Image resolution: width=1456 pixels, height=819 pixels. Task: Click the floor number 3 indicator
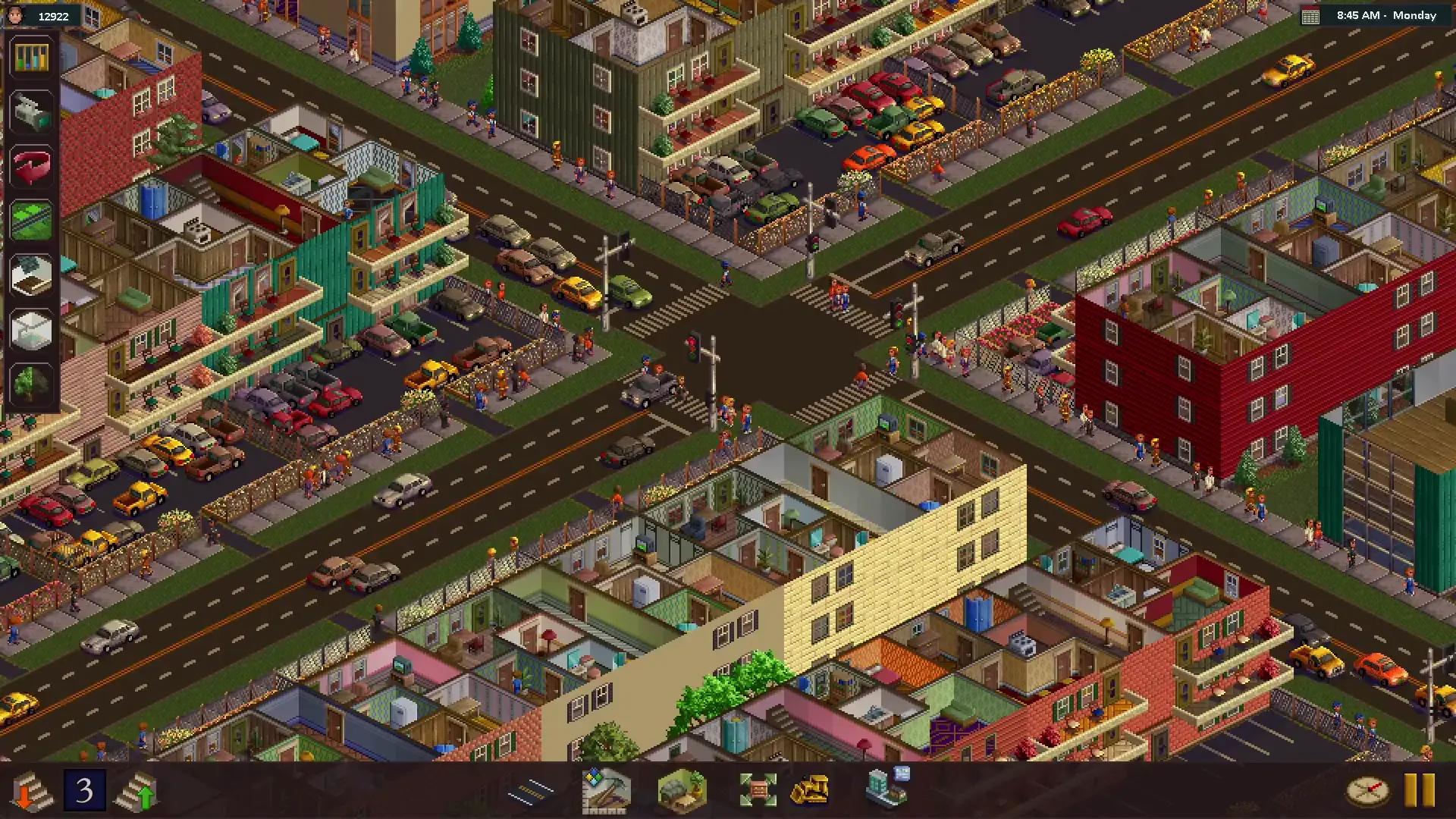[x=83, y=790]
